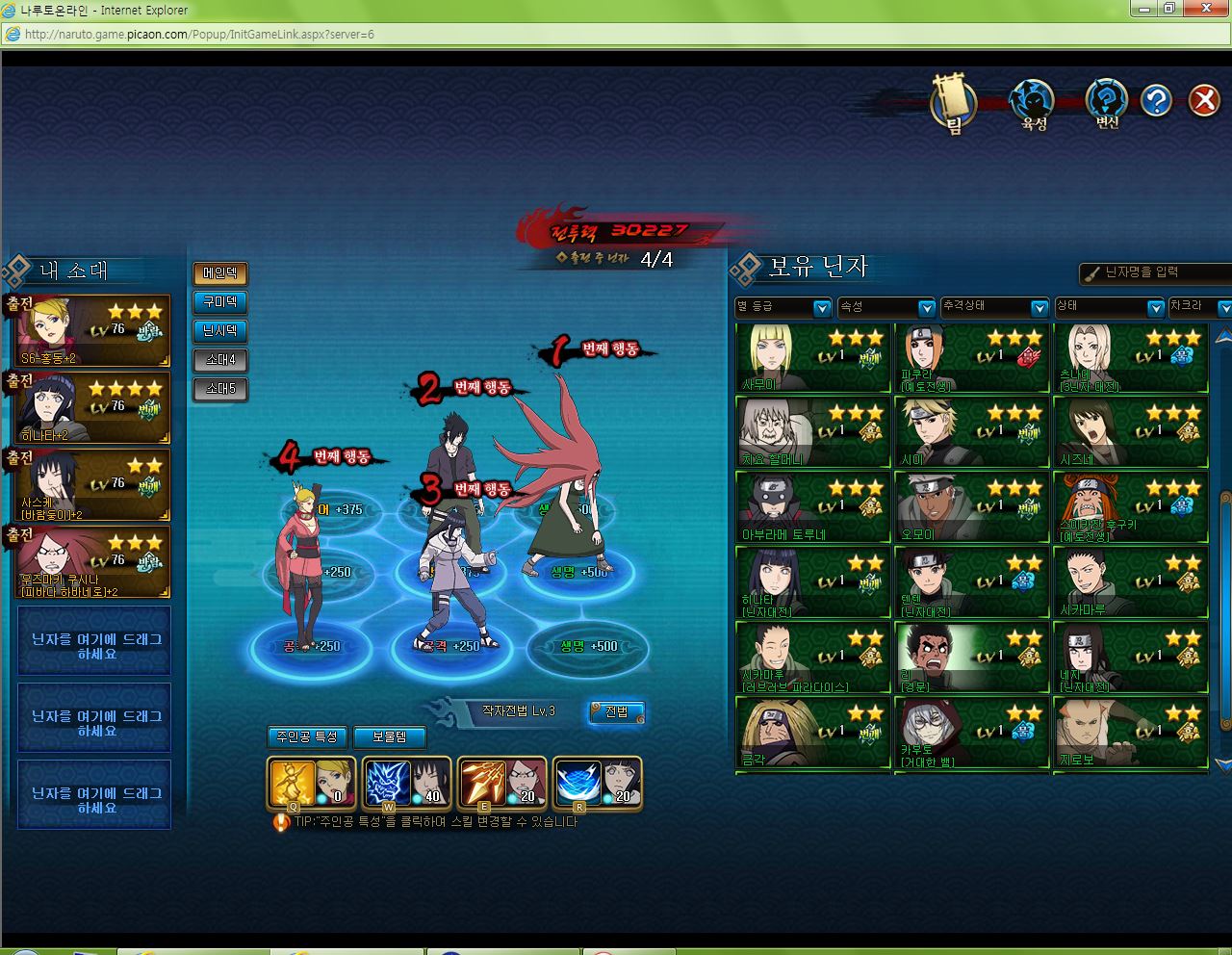The width and height of the screenshot is (1232, 955).
Task: Switch to the 구미덱 deck tab
Action: tap(219, 302)
